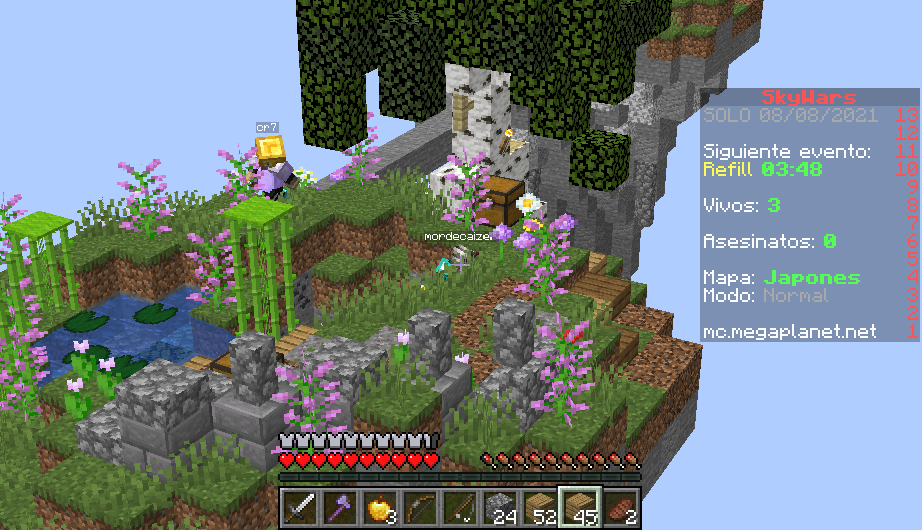Choose the meat stack of 2
Viewport: 922px width, 530px height.
[x=619, y=508]
